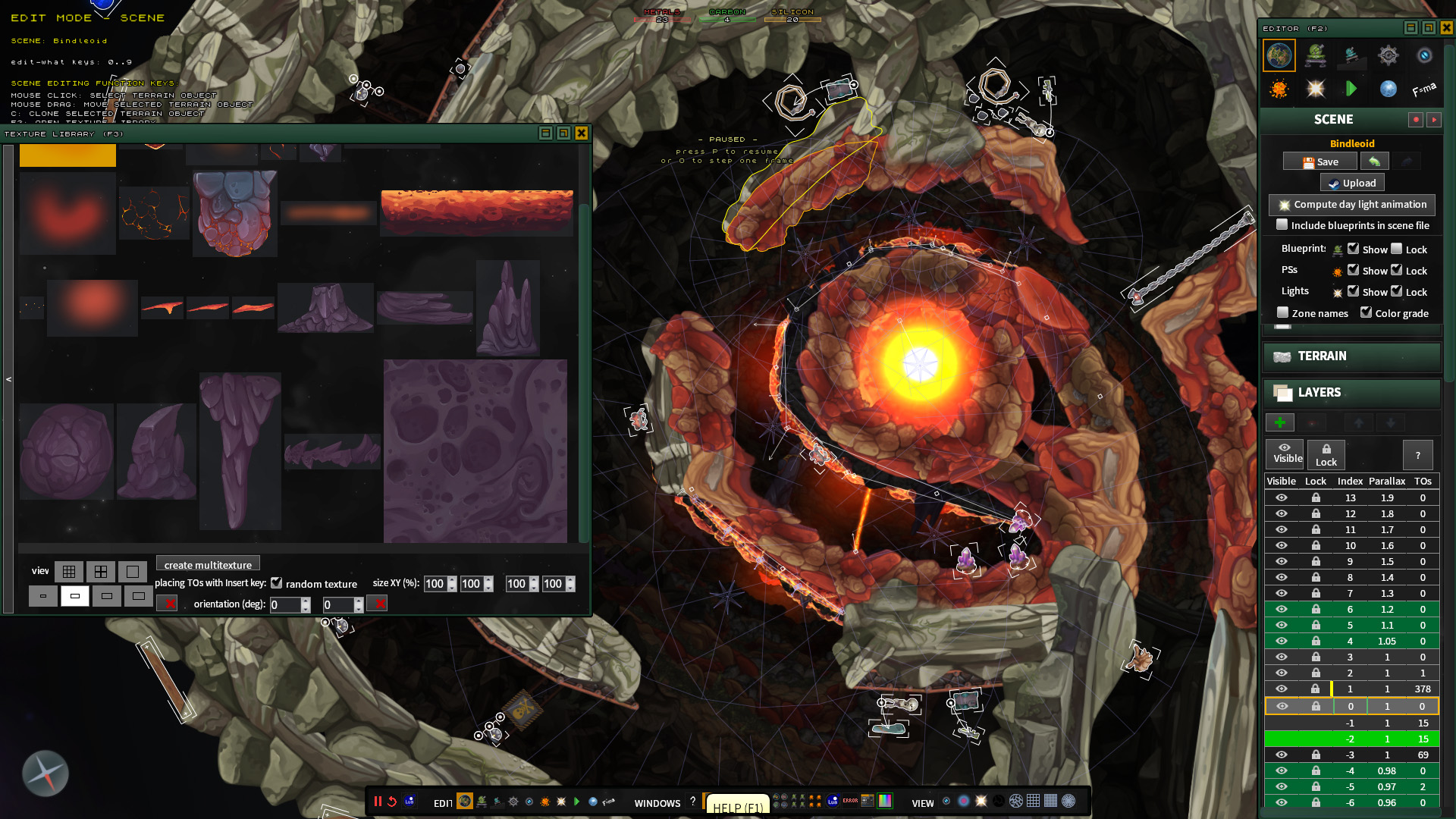This screenshot has width=1456, height=819.
Task: Toggle the random texture checkbox
Action: coord(278,582)
